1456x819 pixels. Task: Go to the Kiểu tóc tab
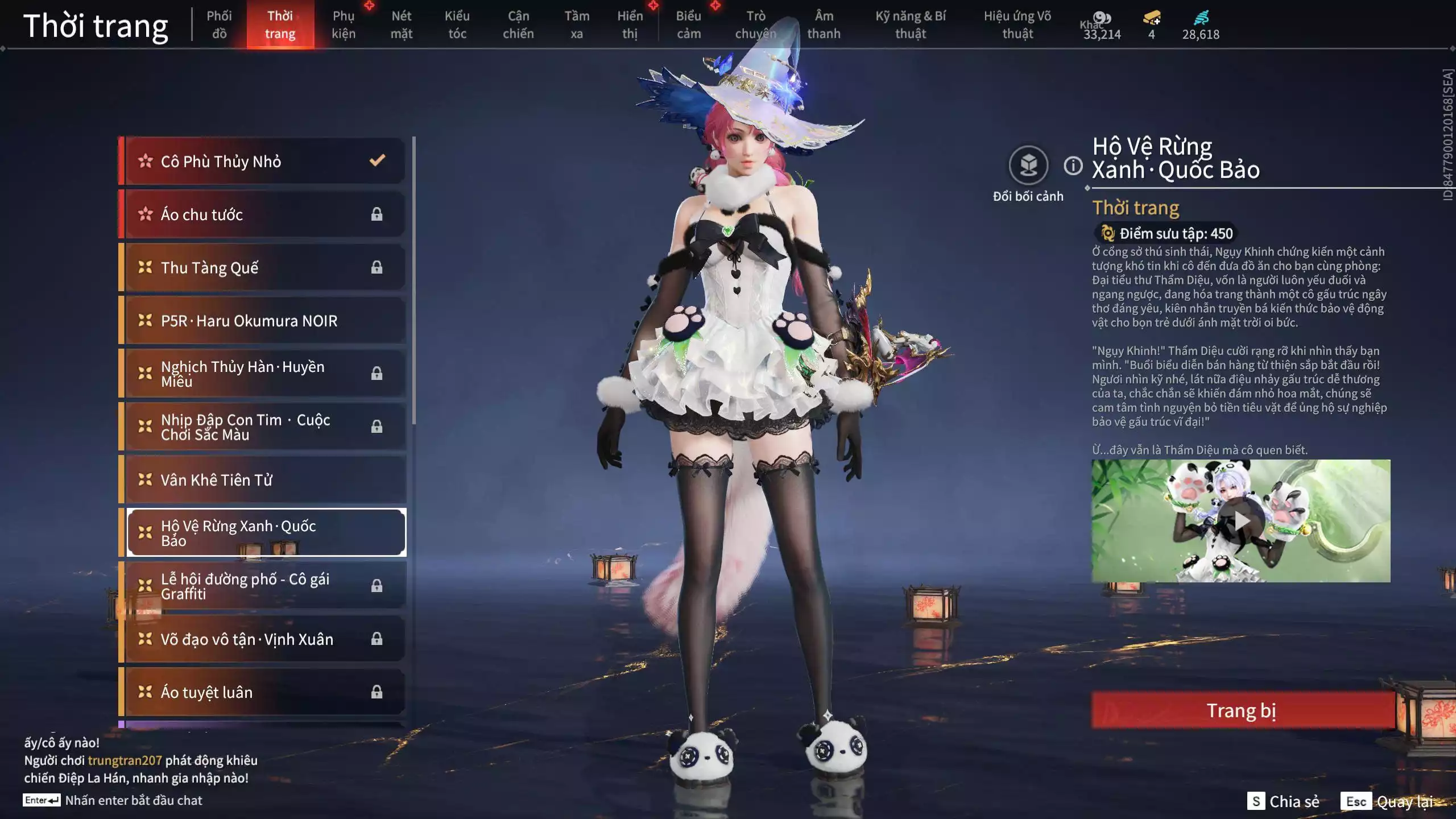point(457,24)
